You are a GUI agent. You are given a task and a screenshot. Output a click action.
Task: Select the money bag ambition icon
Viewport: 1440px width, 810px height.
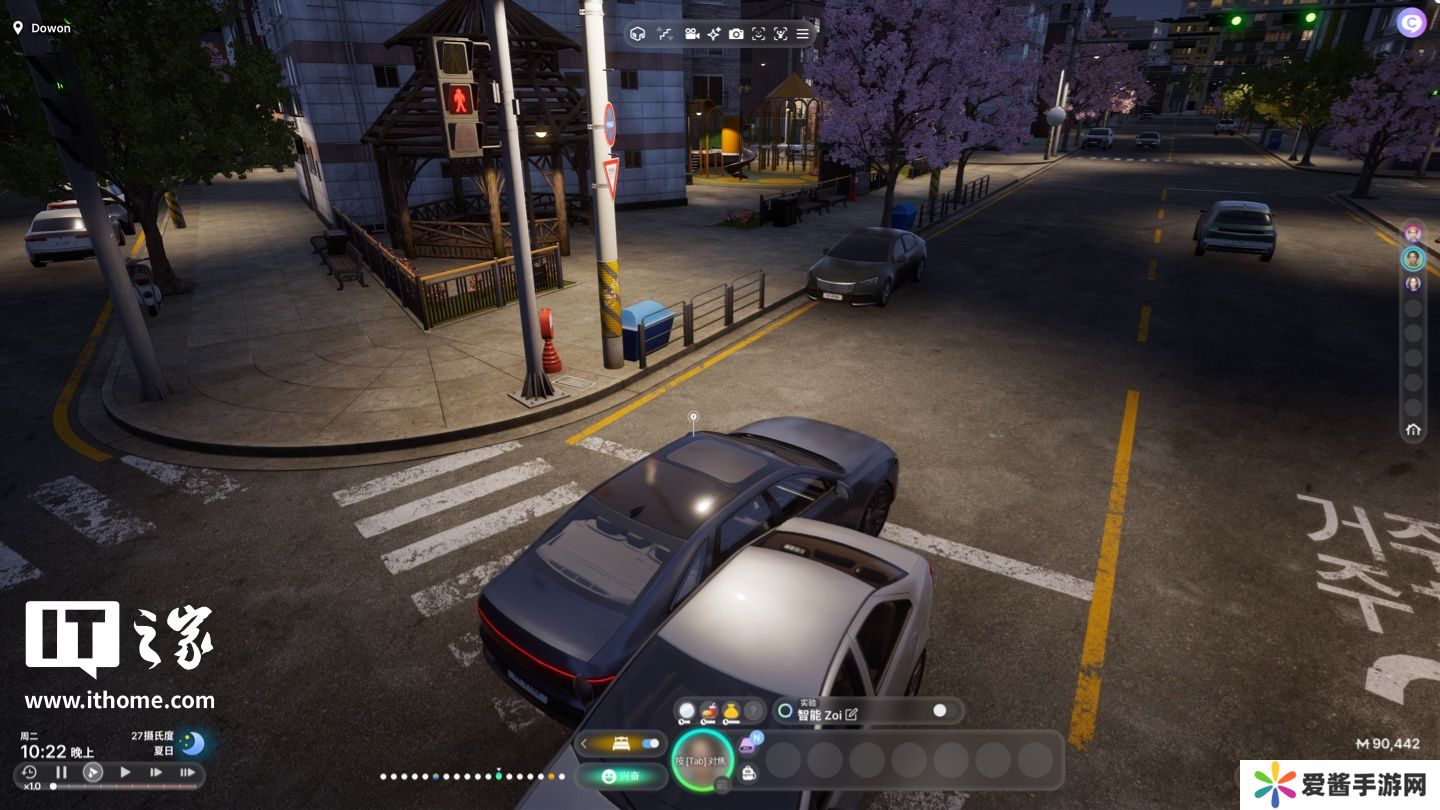731,711
